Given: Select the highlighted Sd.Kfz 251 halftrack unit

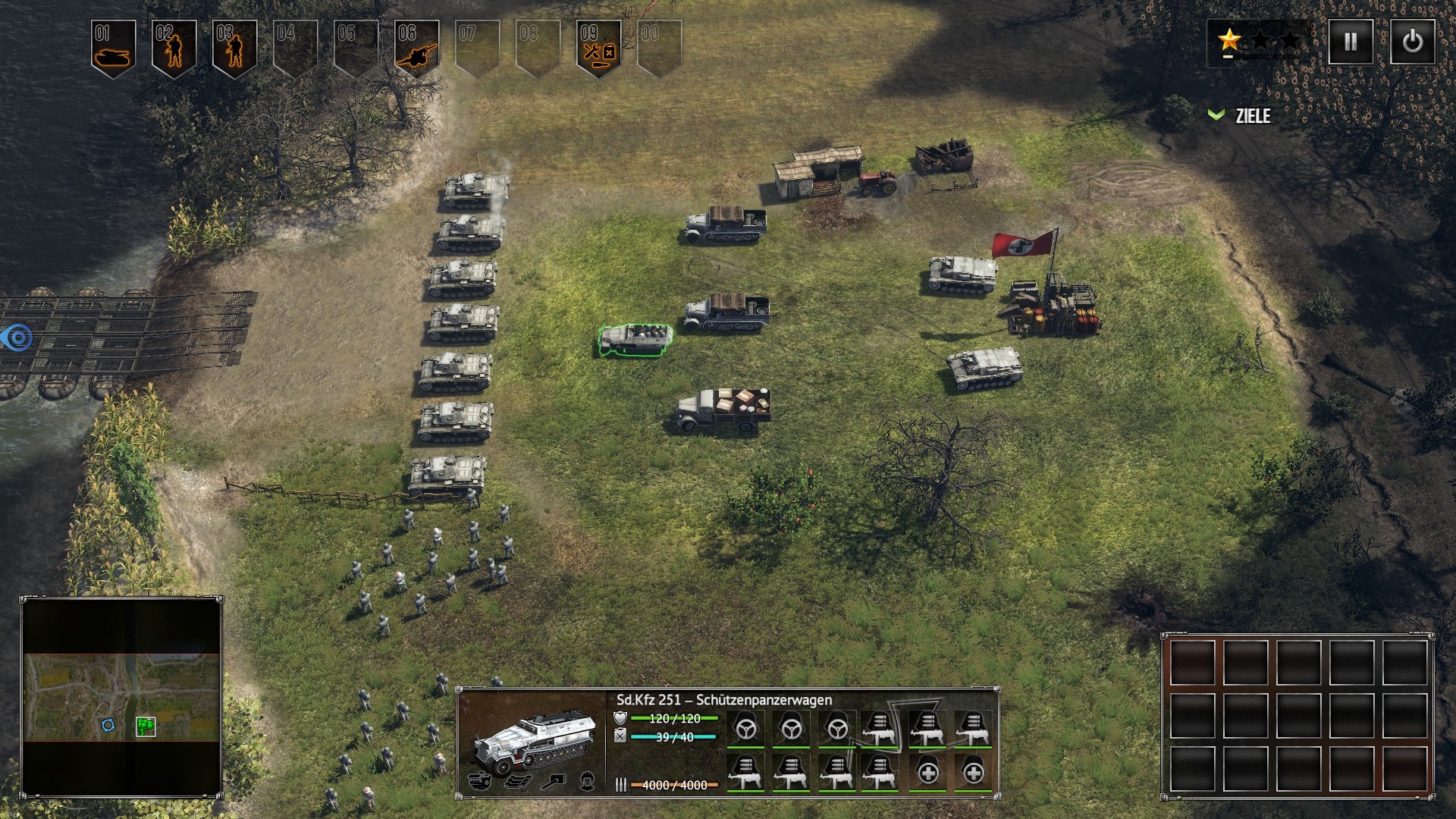Looking at the screenshot, I should click(635, 340).
